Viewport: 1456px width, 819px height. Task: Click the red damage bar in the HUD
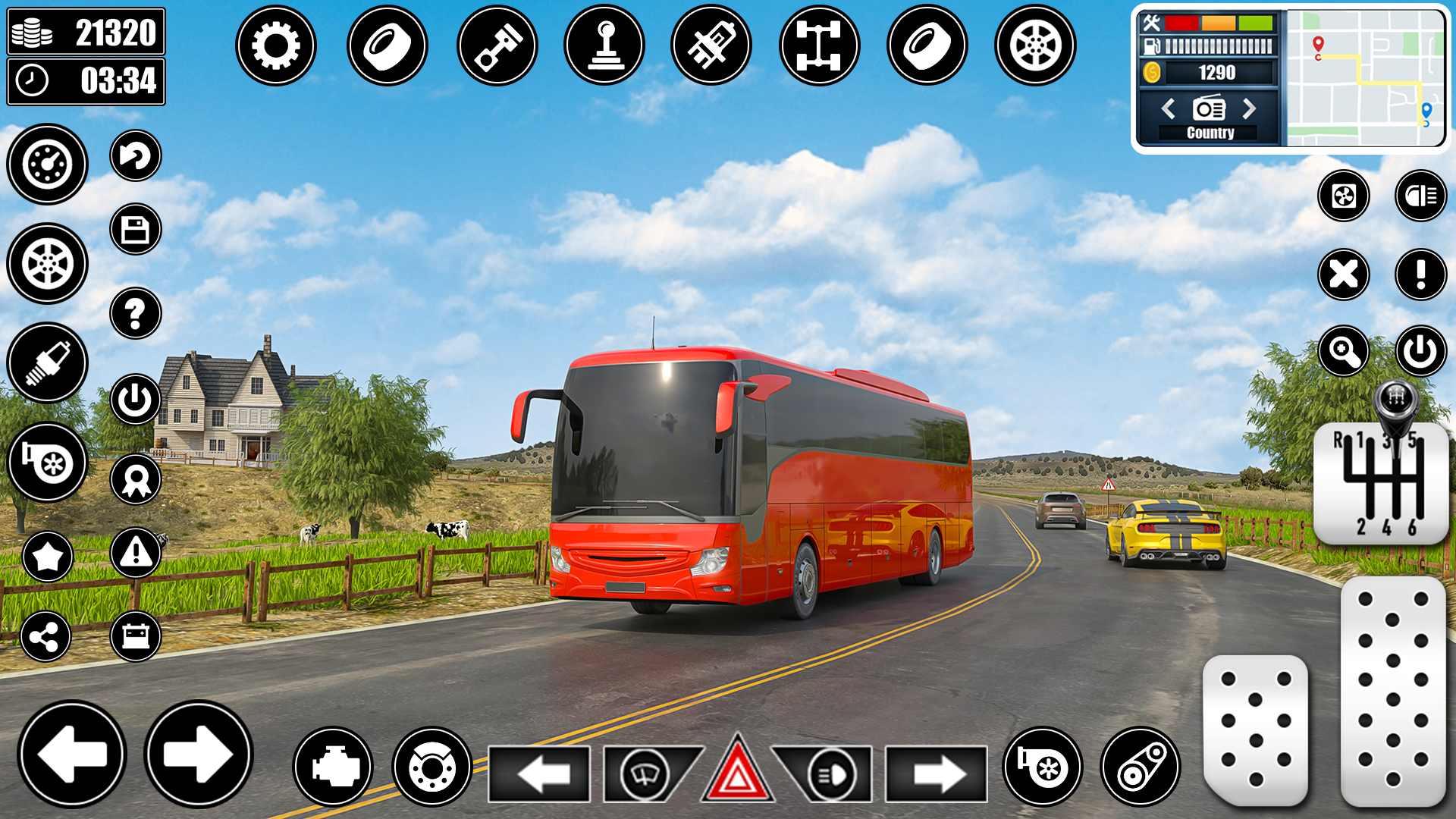(1181, 23)
